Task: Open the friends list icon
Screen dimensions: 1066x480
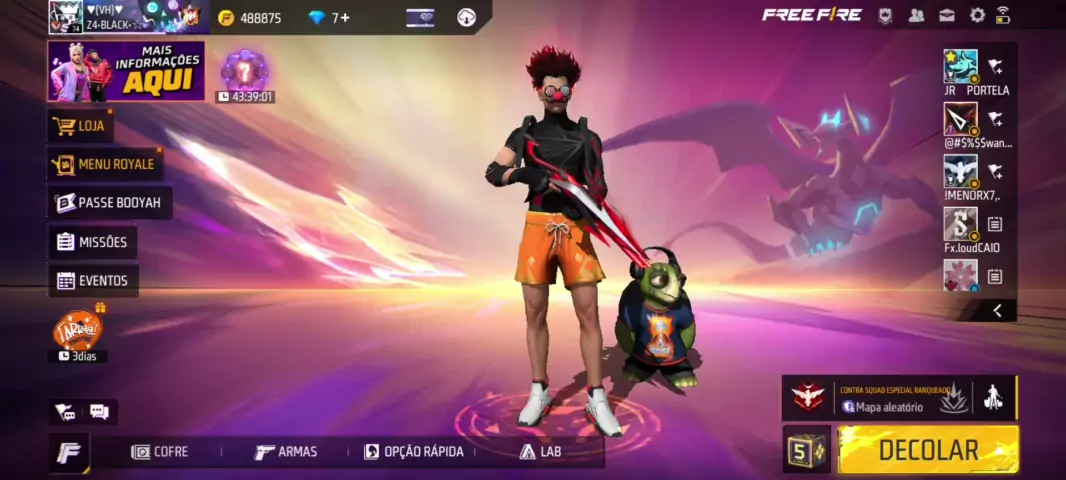Action: [916, 15]
